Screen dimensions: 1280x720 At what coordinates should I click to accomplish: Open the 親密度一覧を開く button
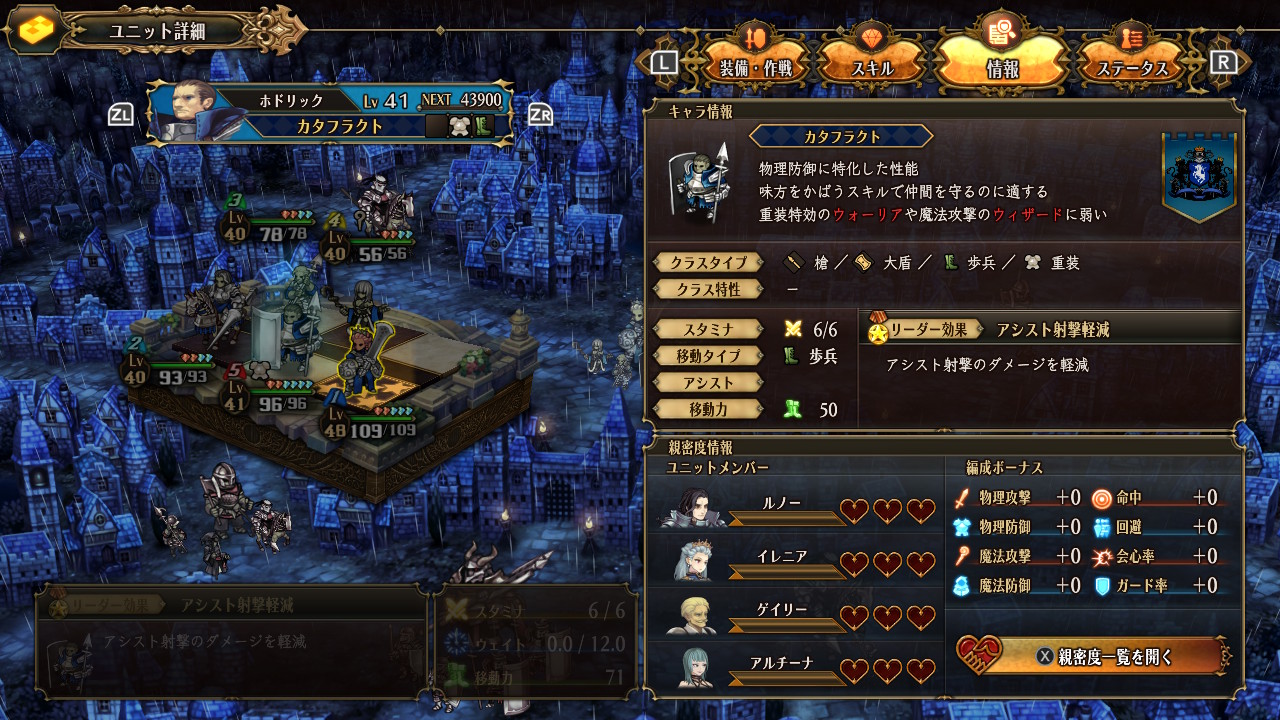1092,657
